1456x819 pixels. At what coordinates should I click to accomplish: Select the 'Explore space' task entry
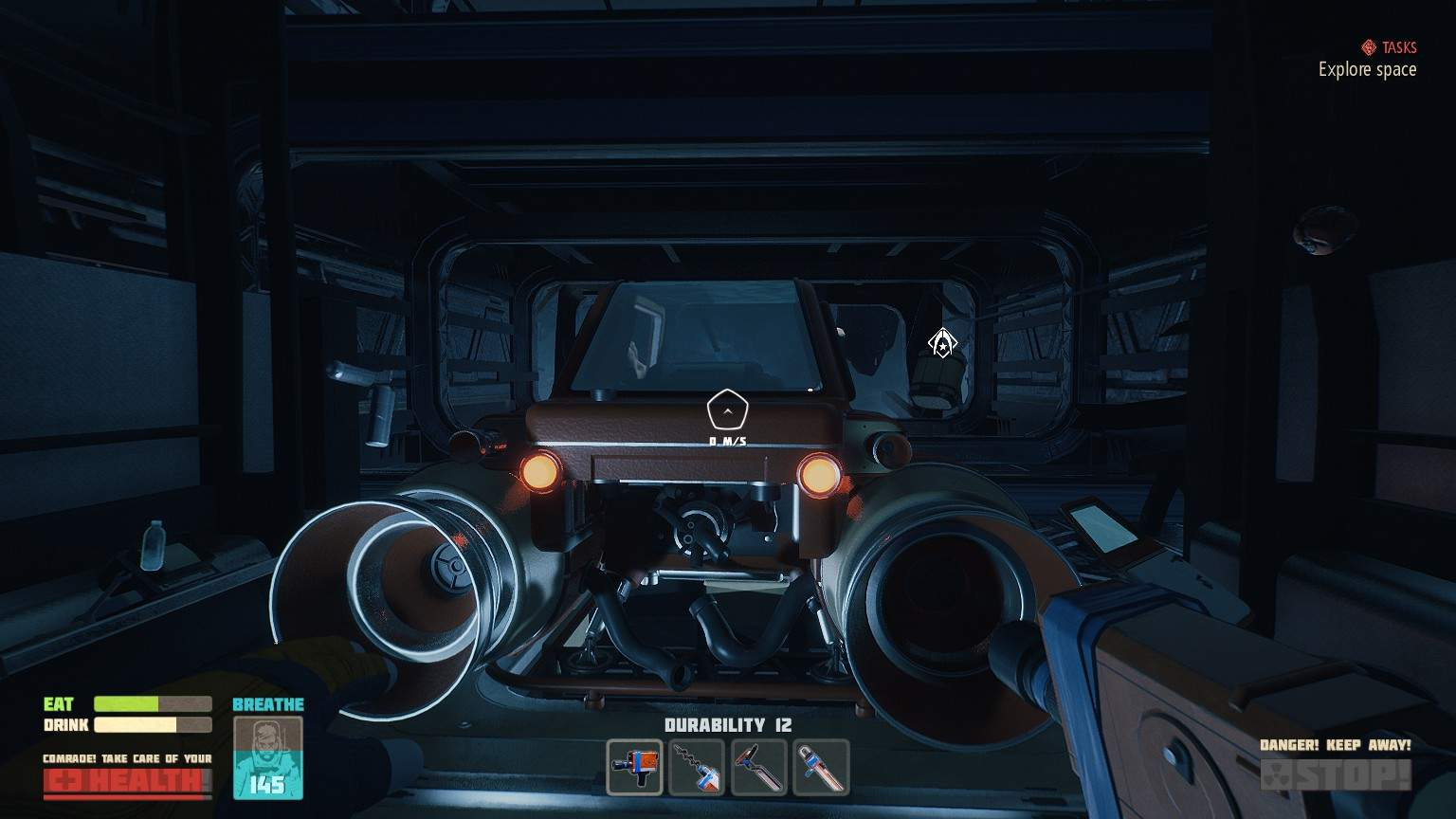click(1367, 69)
